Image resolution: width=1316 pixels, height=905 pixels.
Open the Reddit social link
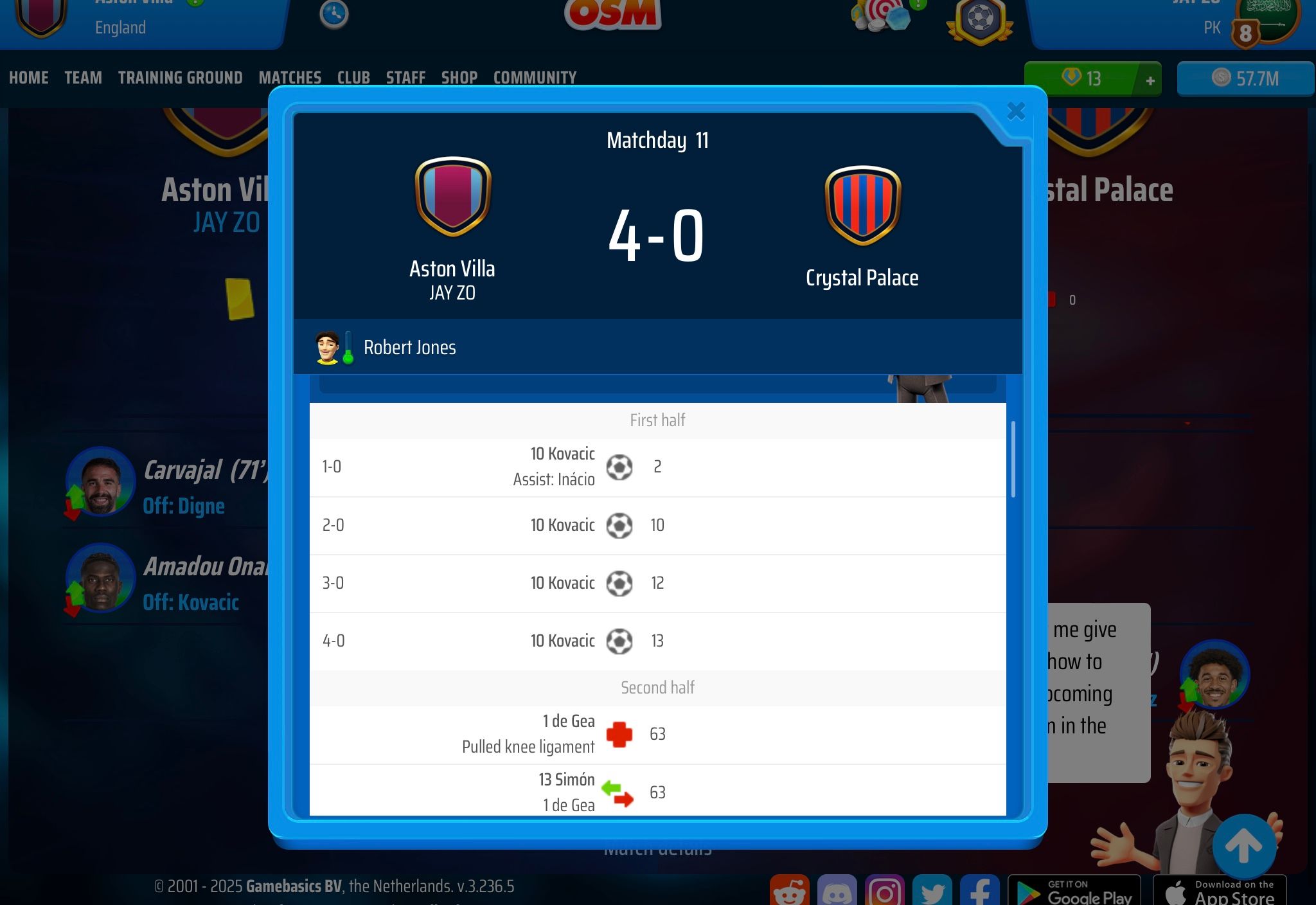(789, 892)
